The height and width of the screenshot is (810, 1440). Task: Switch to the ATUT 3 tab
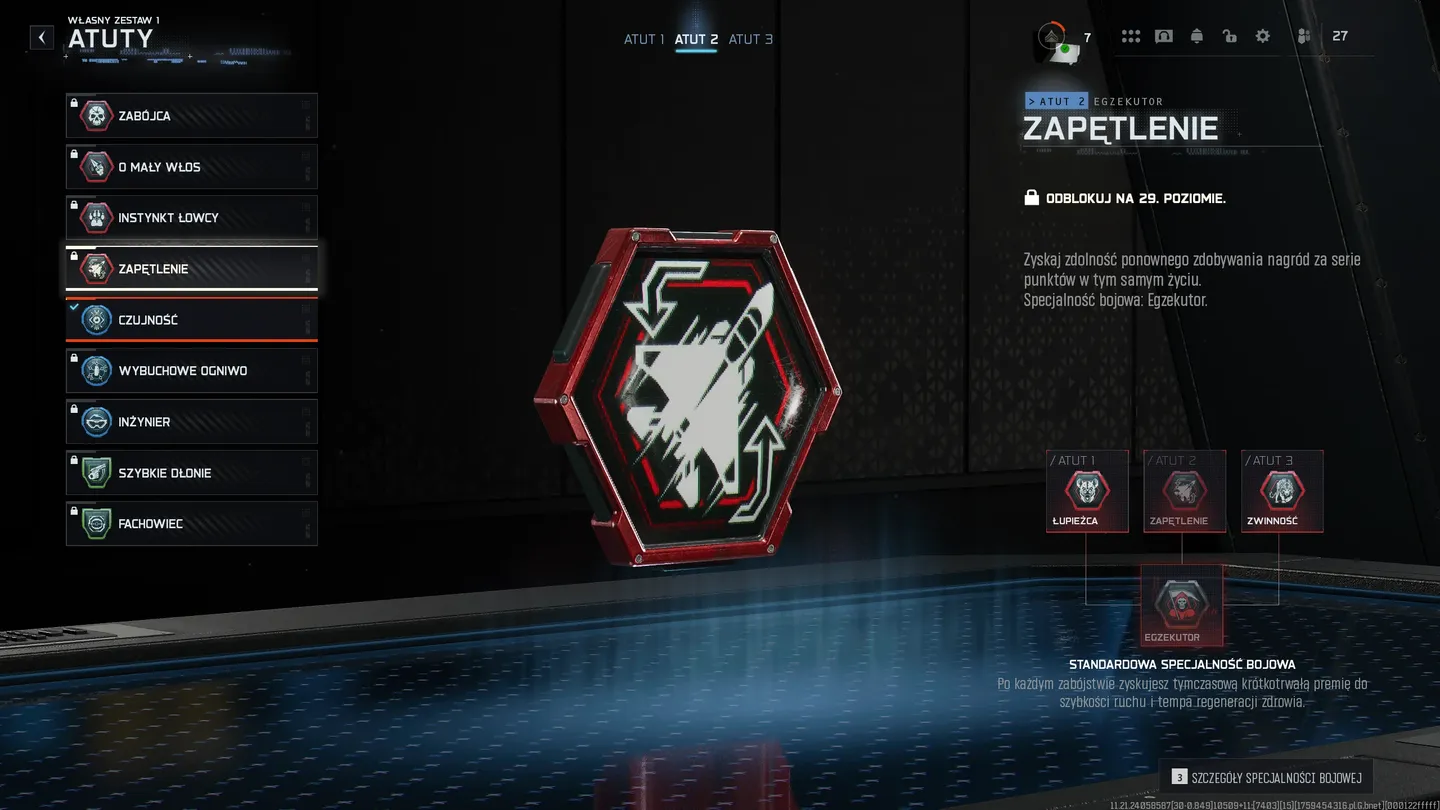(x=751, y=39)
